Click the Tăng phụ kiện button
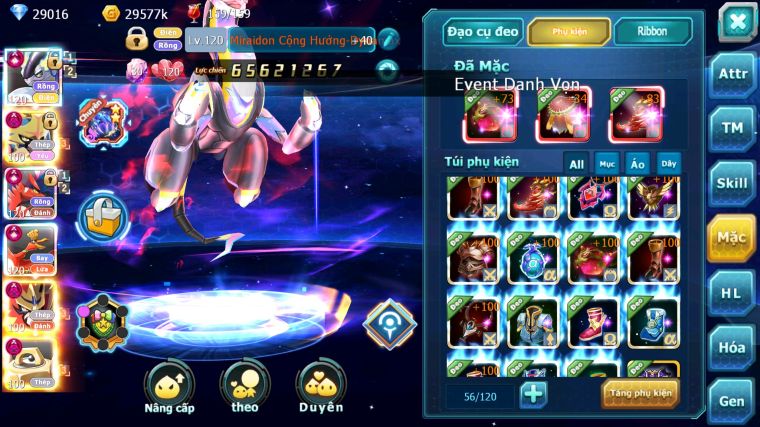 coord(639,393)
